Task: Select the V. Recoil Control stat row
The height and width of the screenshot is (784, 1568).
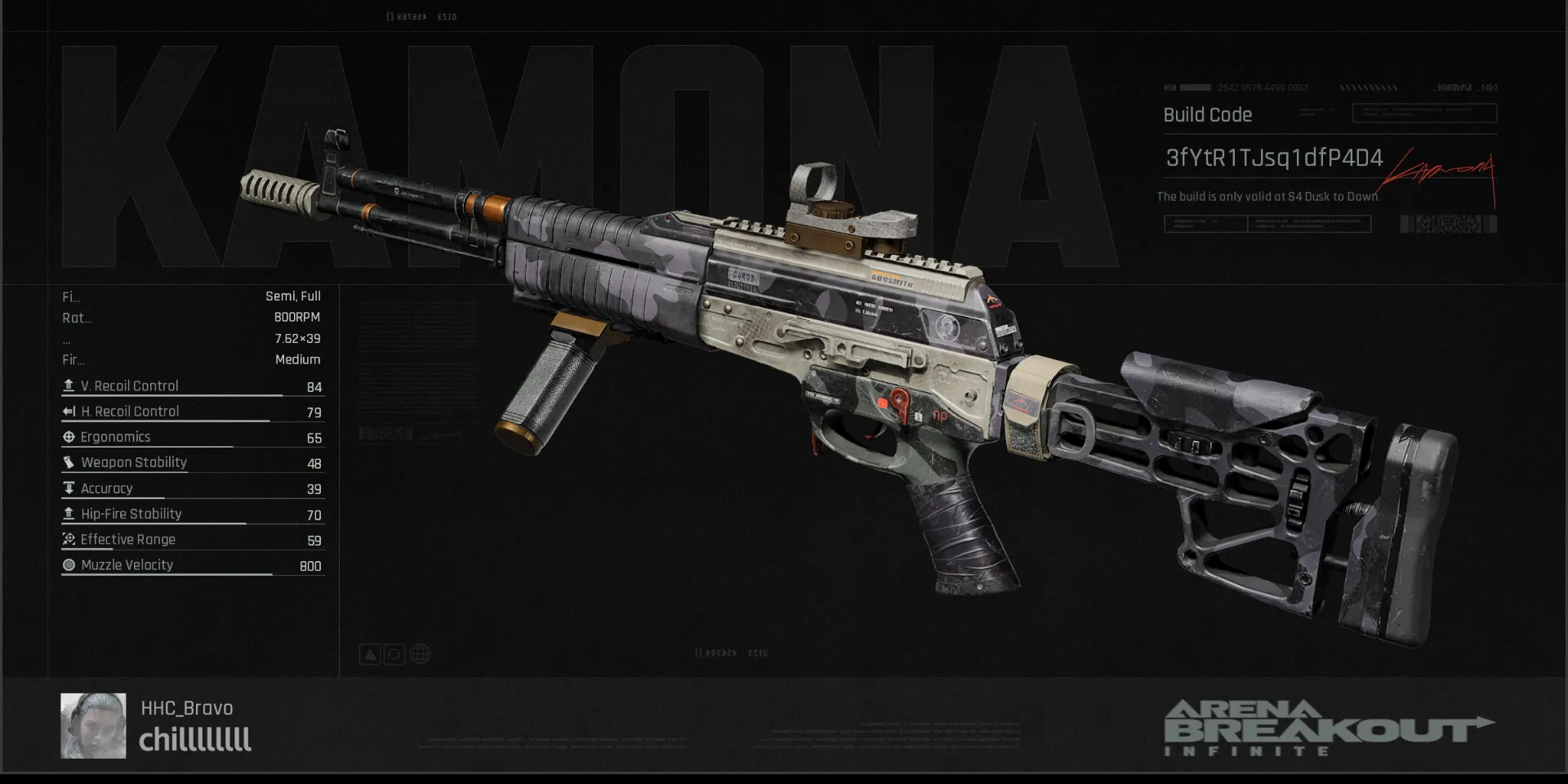Action: [193, 386]
